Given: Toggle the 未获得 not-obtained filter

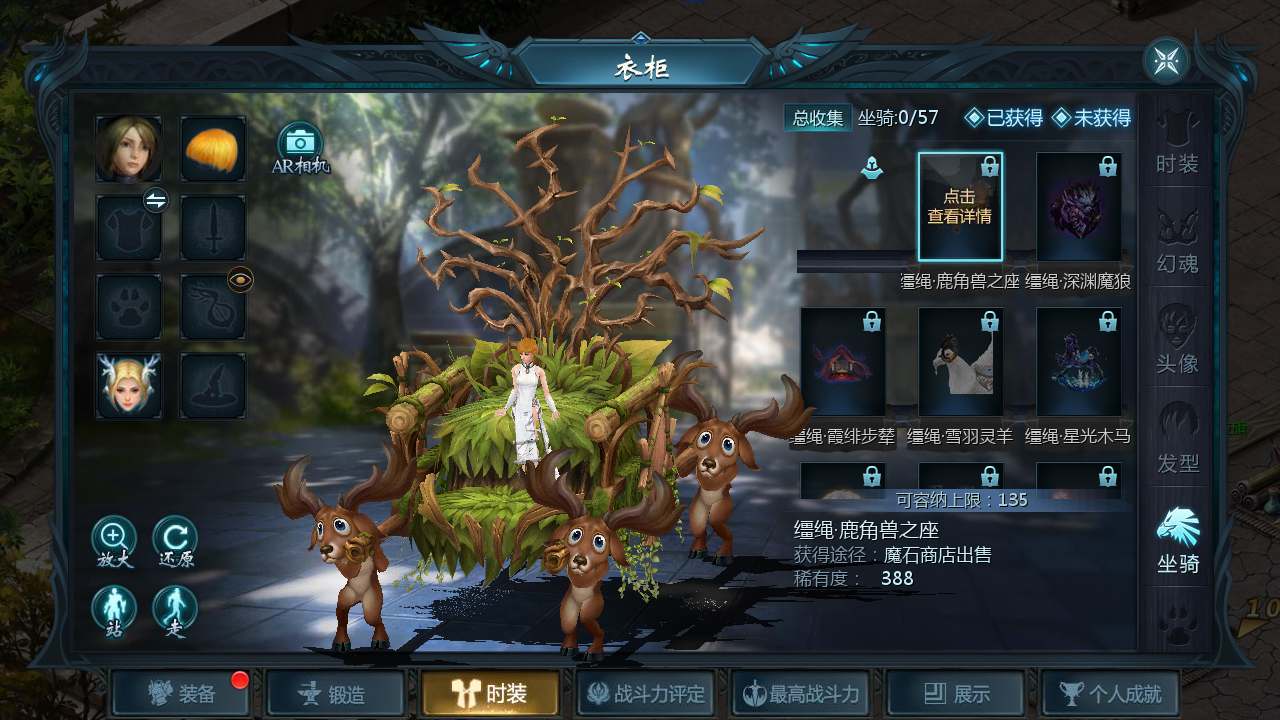Looking at the screenshot, I should coord(1091,118).
